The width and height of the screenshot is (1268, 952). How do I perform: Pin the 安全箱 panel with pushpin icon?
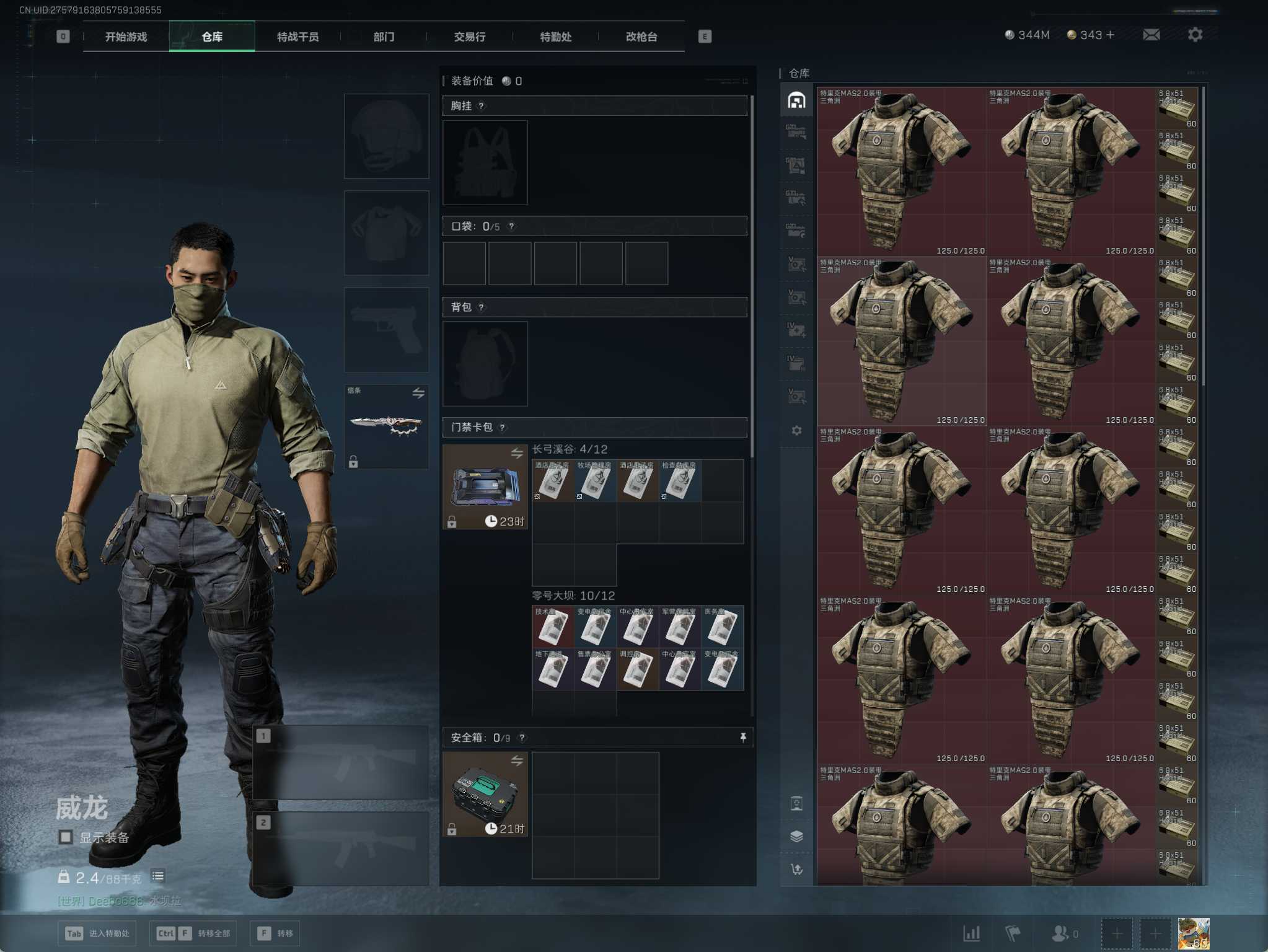pyautogui.click(x=742, y=738)
